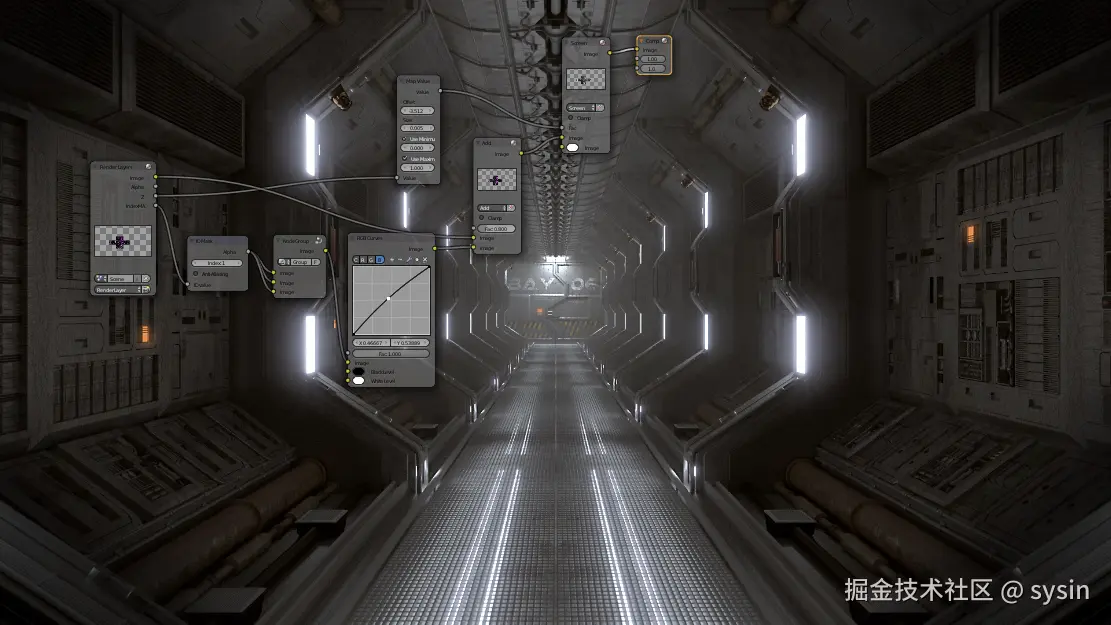Click the curve control point in RGB Curves
This screenshot has width=1111, height=625.
(388, 298)
